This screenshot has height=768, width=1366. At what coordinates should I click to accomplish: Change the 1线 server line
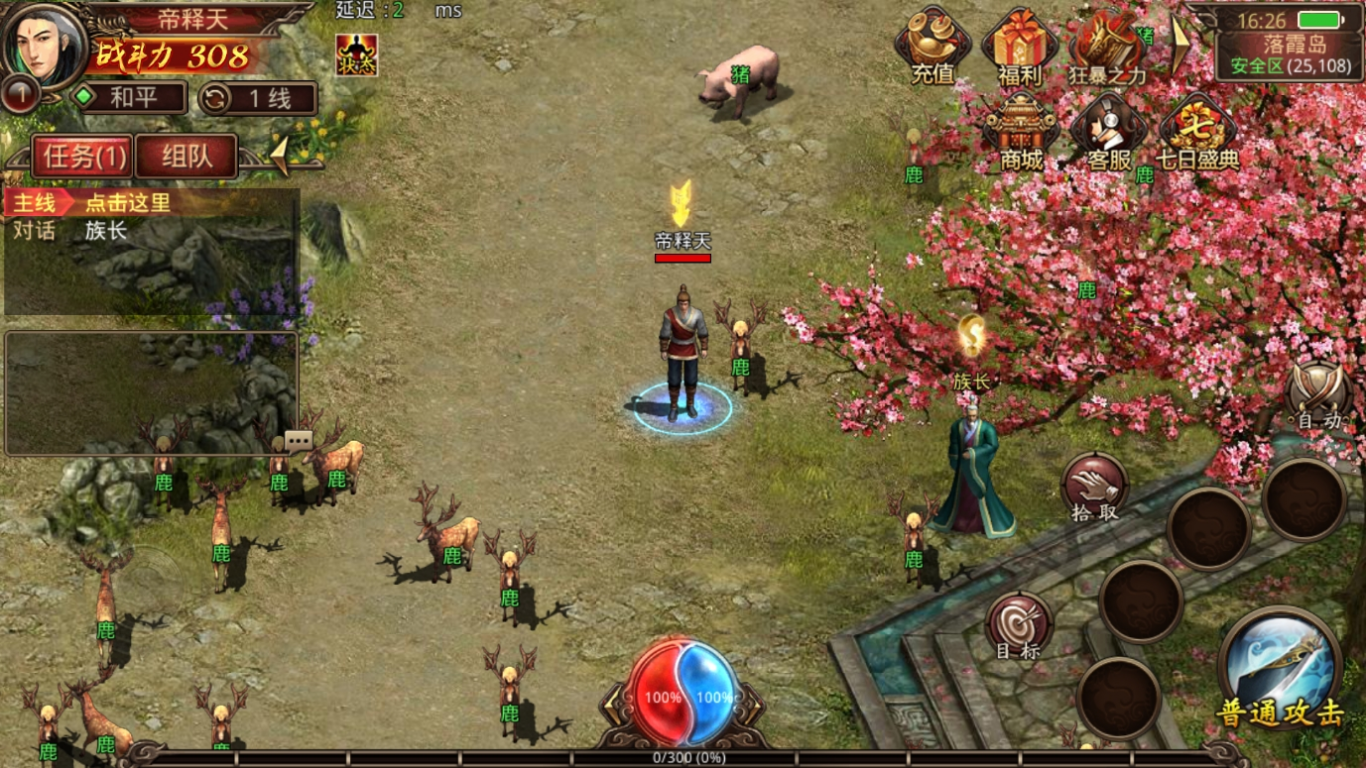258,98
